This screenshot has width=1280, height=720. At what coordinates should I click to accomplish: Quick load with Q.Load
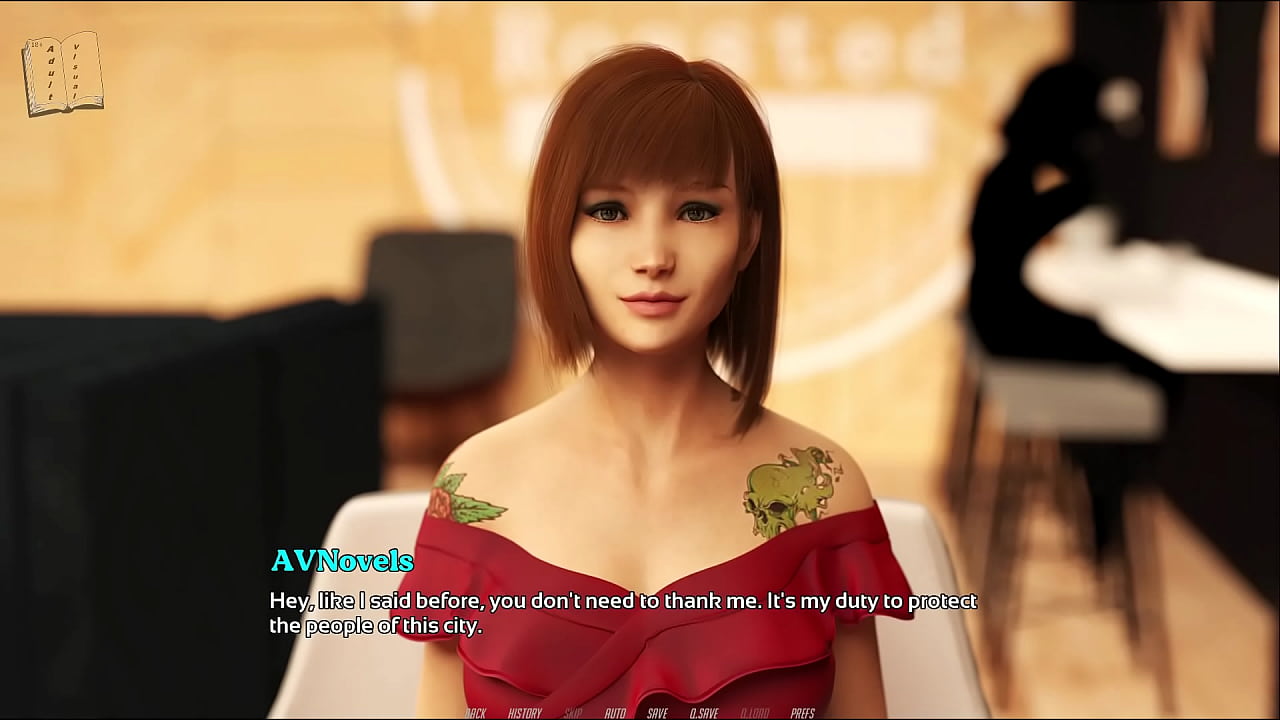[x=755, y=713]
